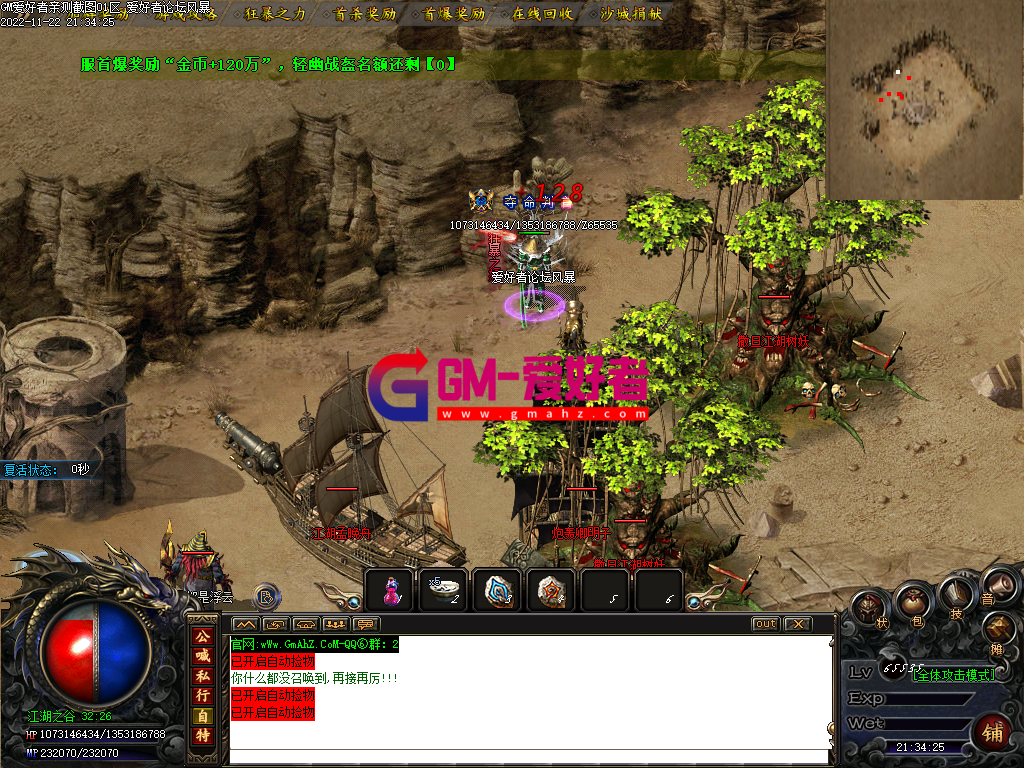Open the red 铺 shop button

(993, 733)
